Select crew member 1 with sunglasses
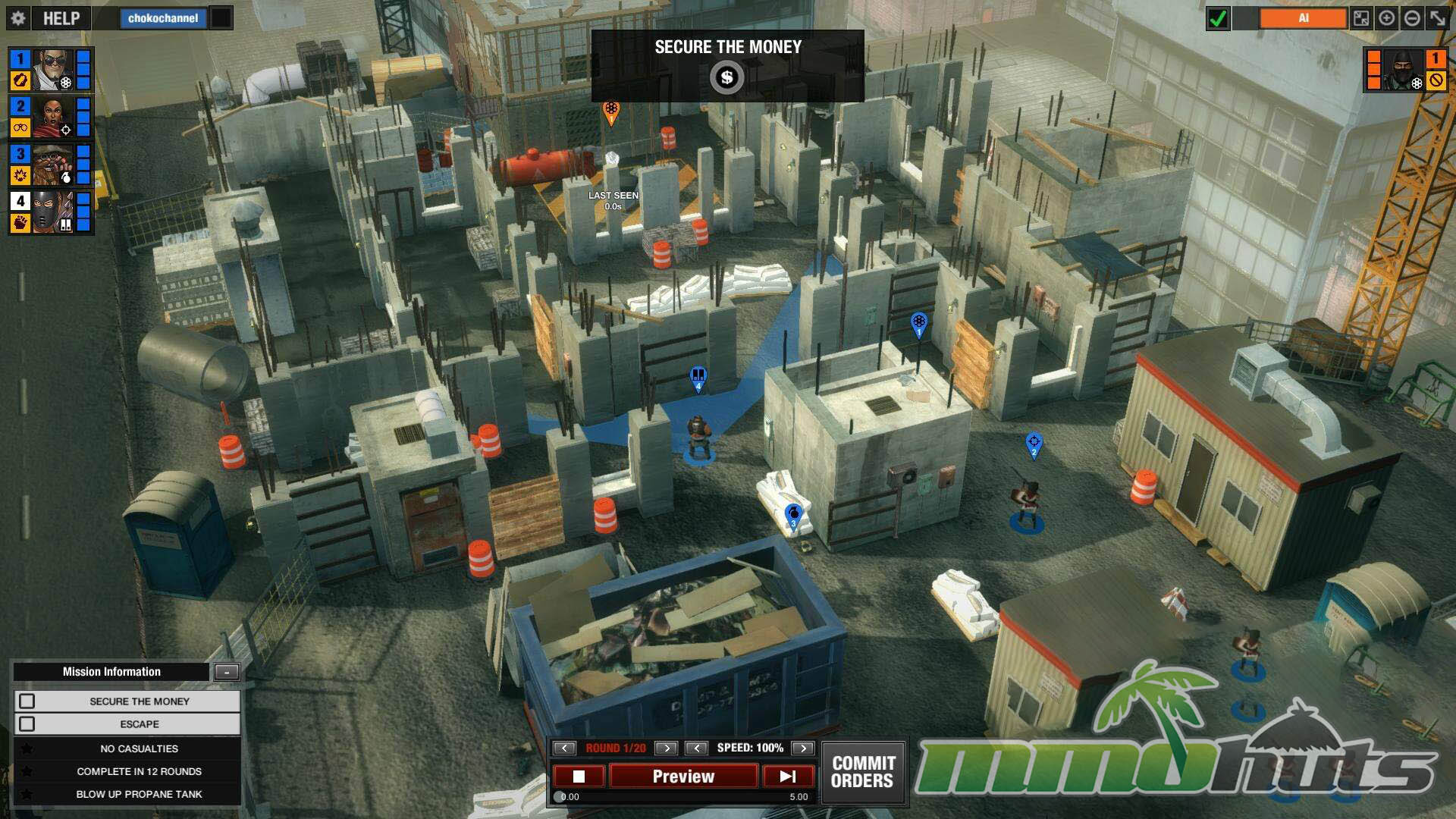The image size is (1456, 819). coord(52,70)
